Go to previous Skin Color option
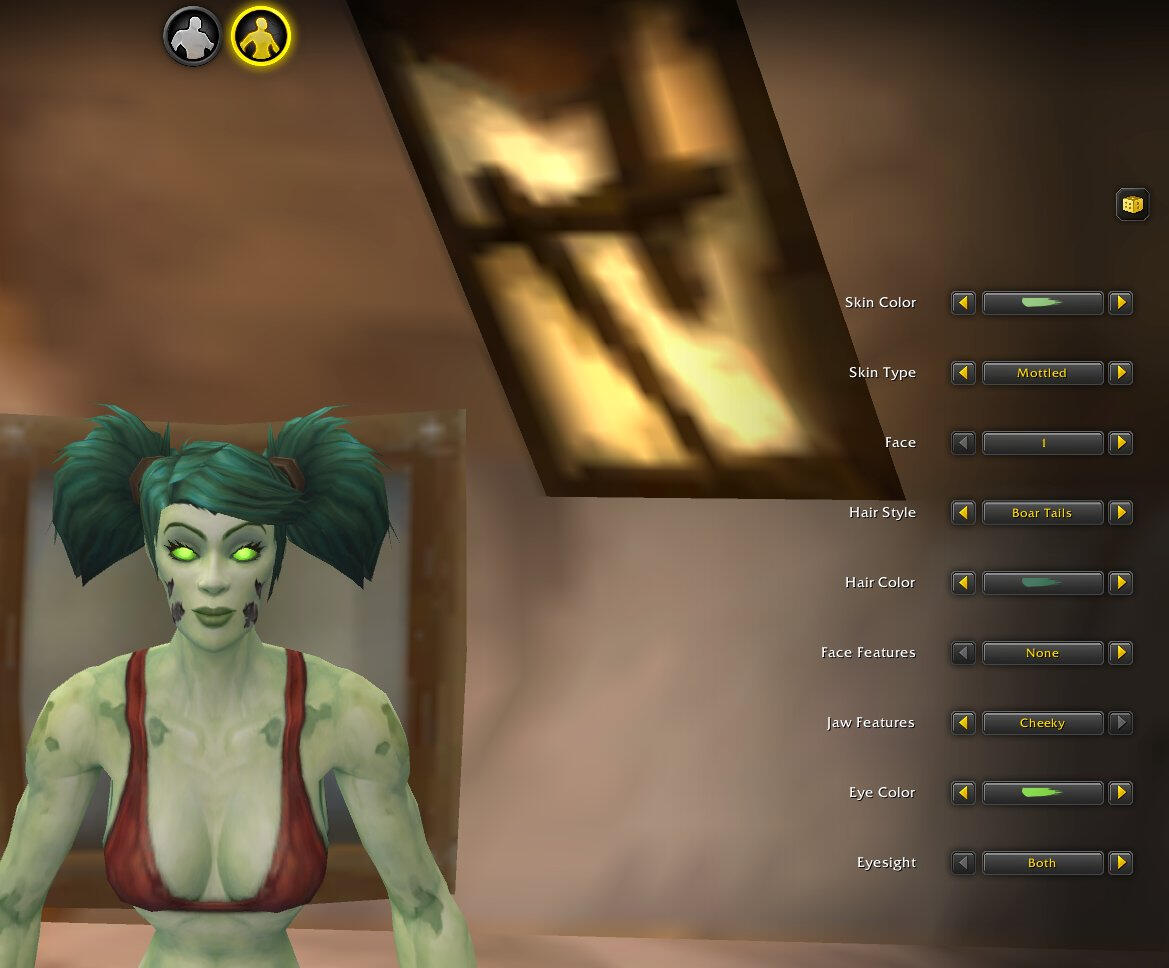This screenshot has height=968, width=1169. (x=963, y=303)
